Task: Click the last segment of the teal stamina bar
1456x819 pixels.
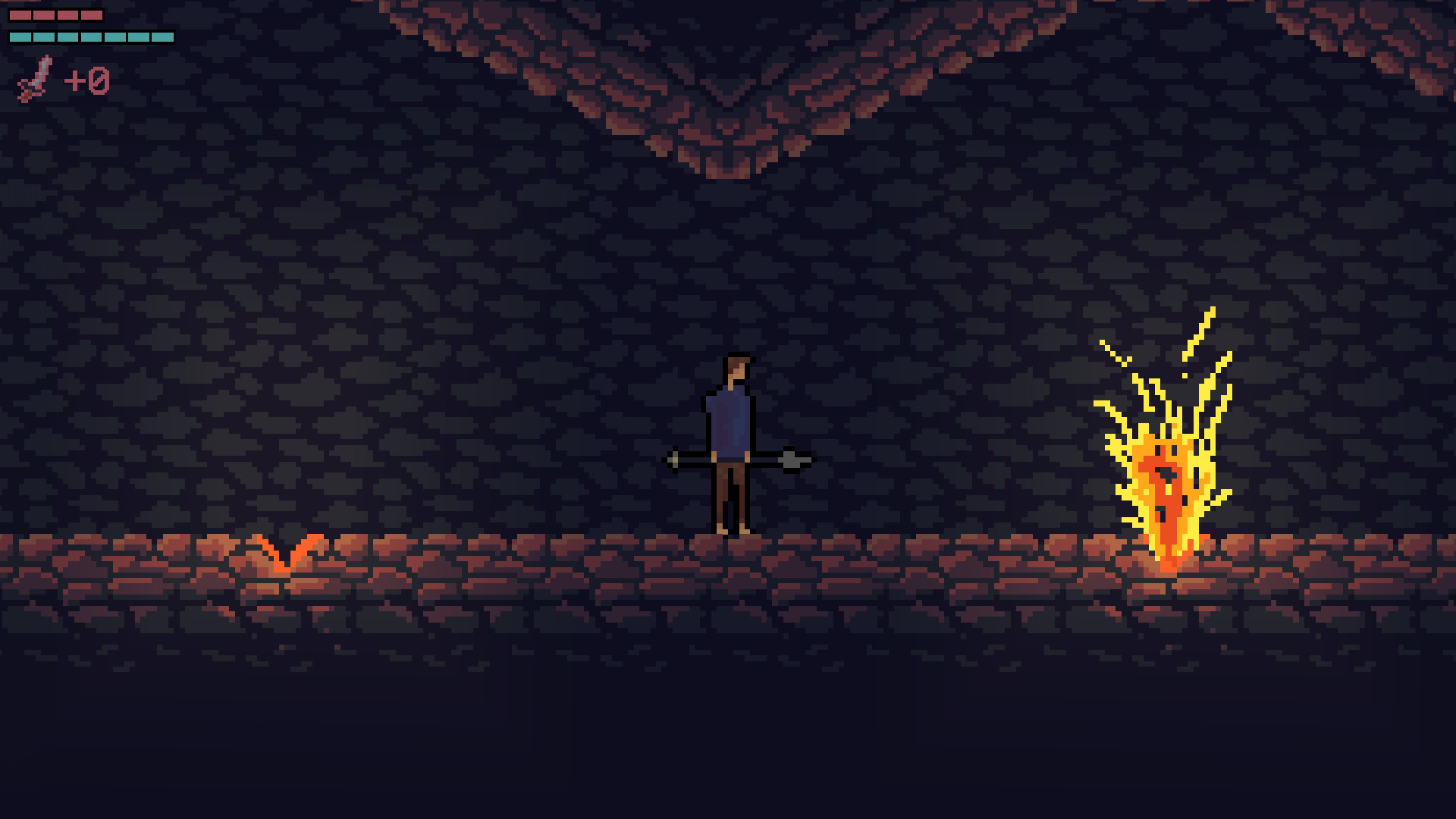Action: (163, 35)
